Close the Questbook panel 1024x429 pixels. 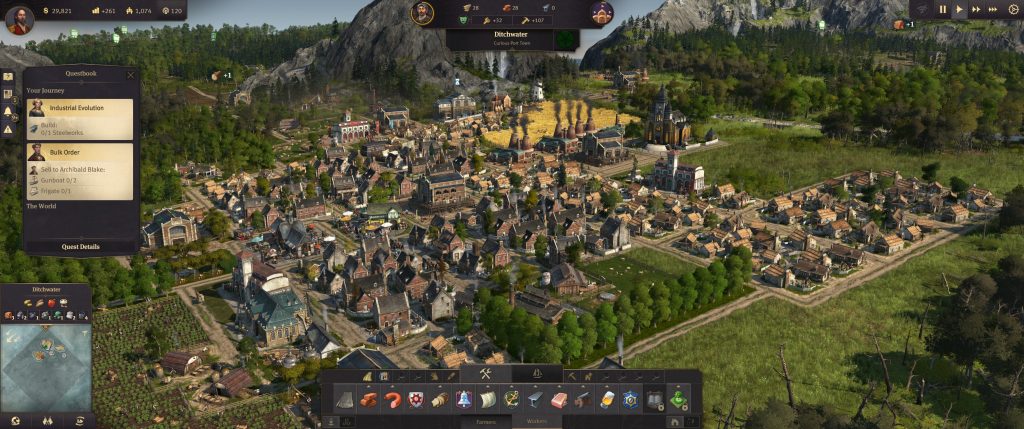pyautogui.click(x=130, y=74)
